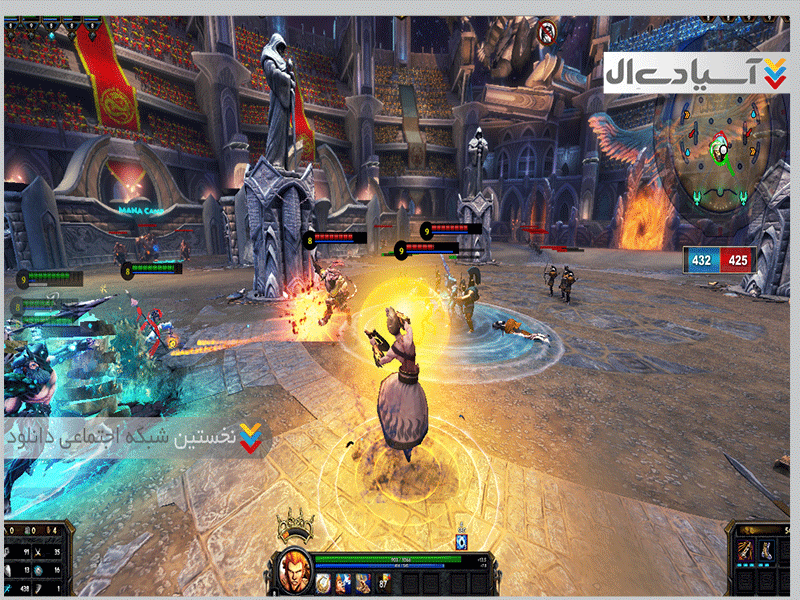Click the white Persian logo banner
Screen dimensions: 800x600
696,72
